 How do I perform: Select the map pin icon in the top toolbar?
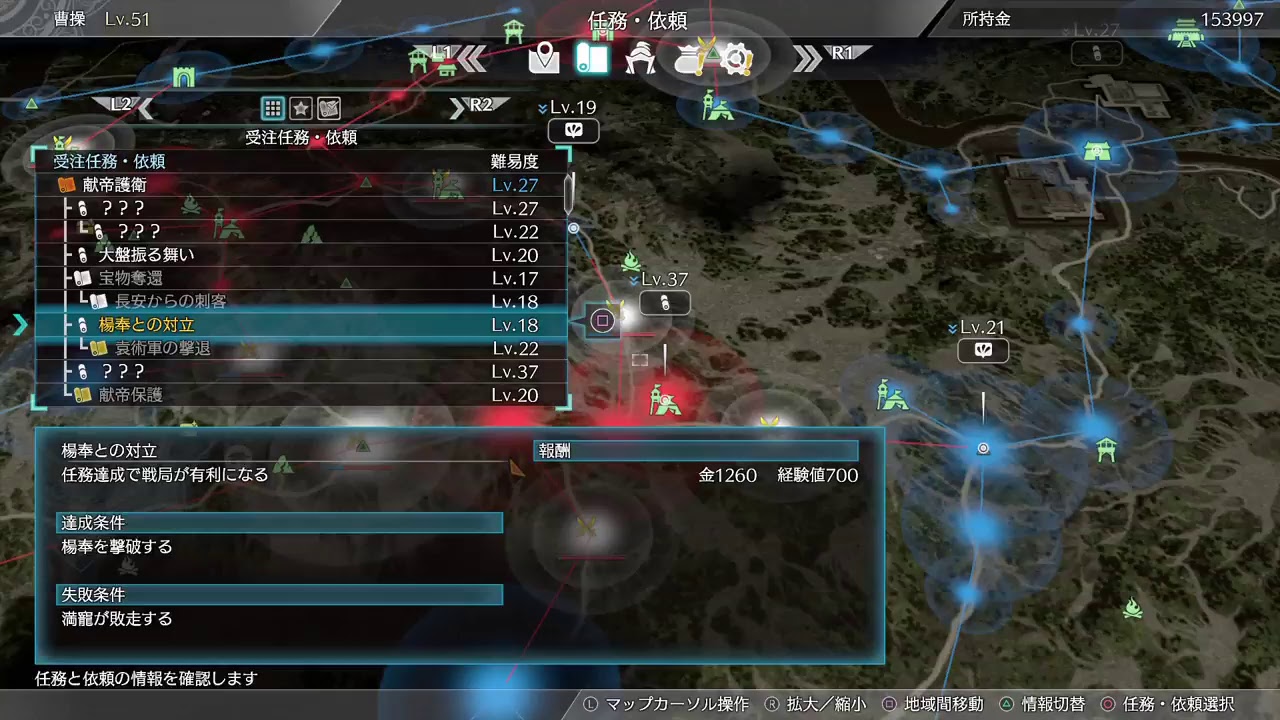(x=544, y=59)
